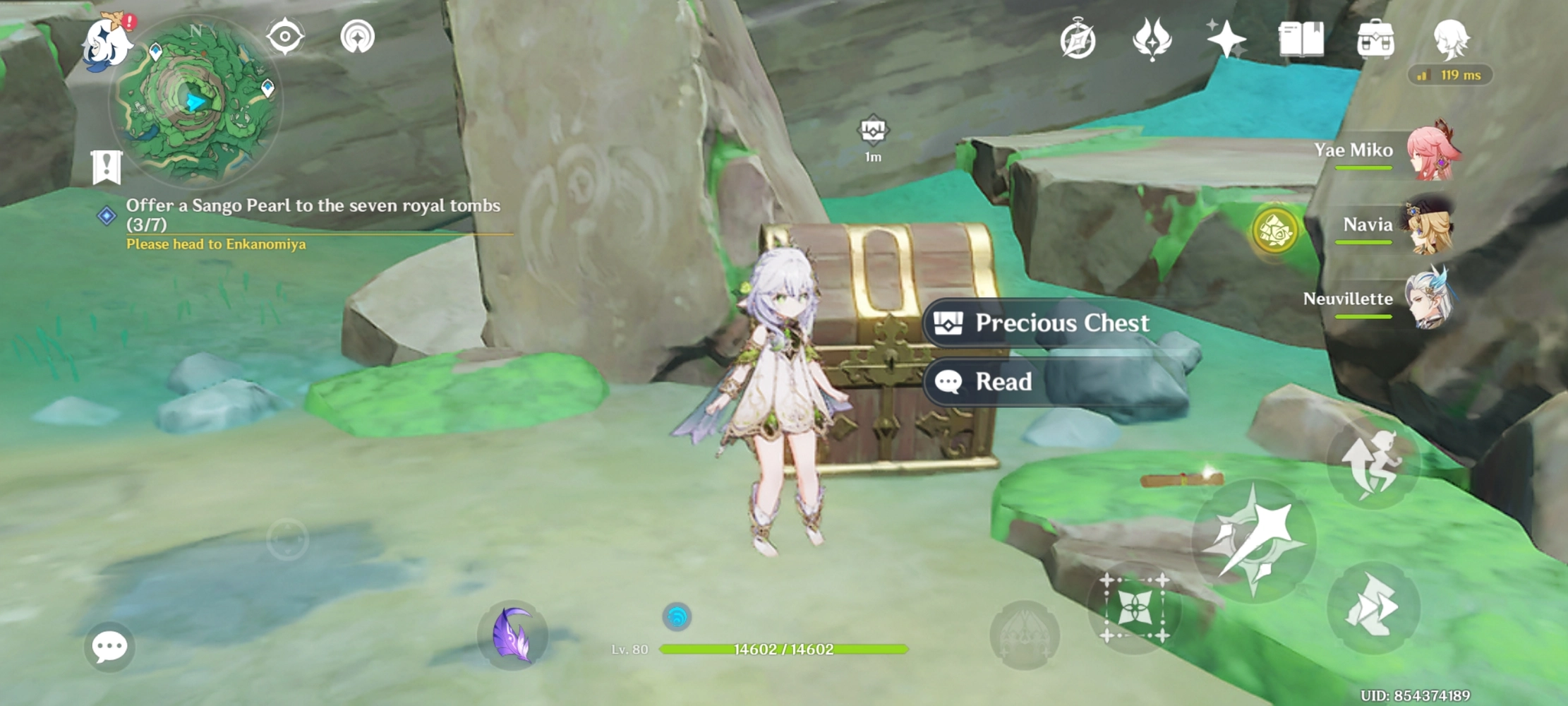Open the Events overview compass-timer icon
Screen dimensions: 1568x706
click(x=1078, y=41)
